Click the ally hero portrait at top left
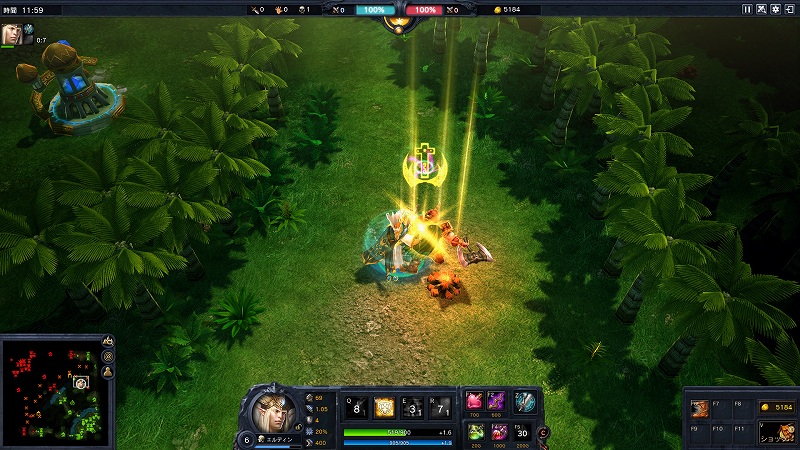Image resolution: width=800 pixels, height=450 pixels. [12, 33]
